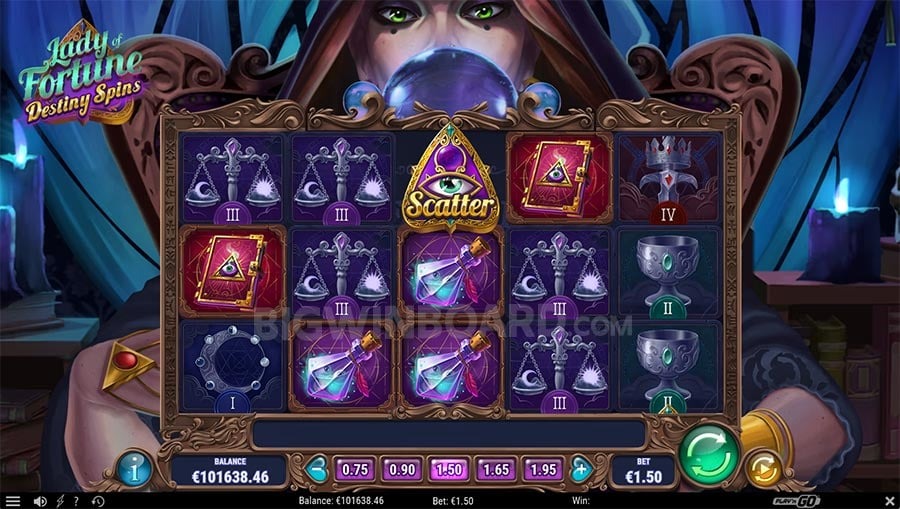Open the autoplay settings with the yellow button
The image size is (900, 509).
click(x=764, y=468)
